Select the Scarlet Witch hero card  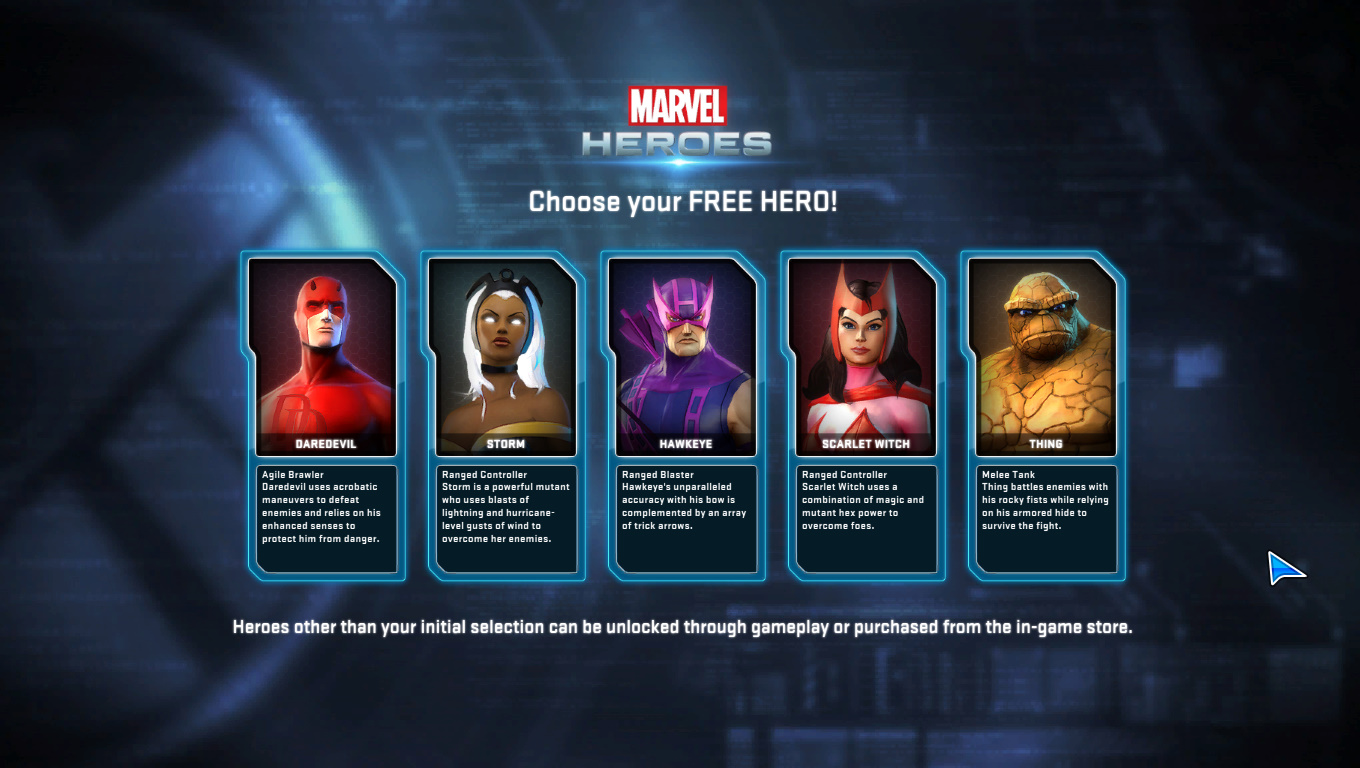862,358
